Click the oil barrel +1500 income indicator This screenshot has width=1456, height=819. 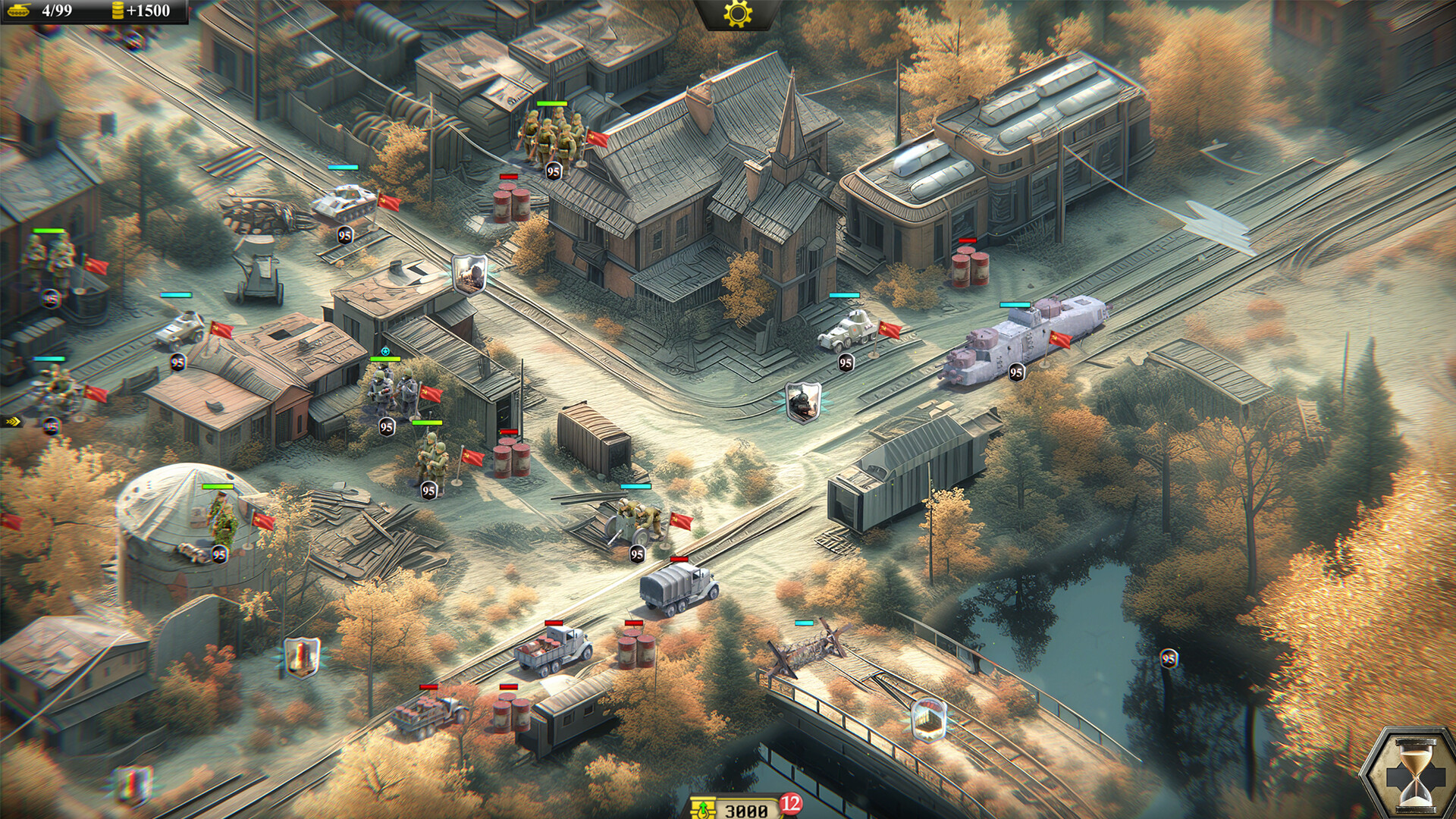[x=144, y=11]
